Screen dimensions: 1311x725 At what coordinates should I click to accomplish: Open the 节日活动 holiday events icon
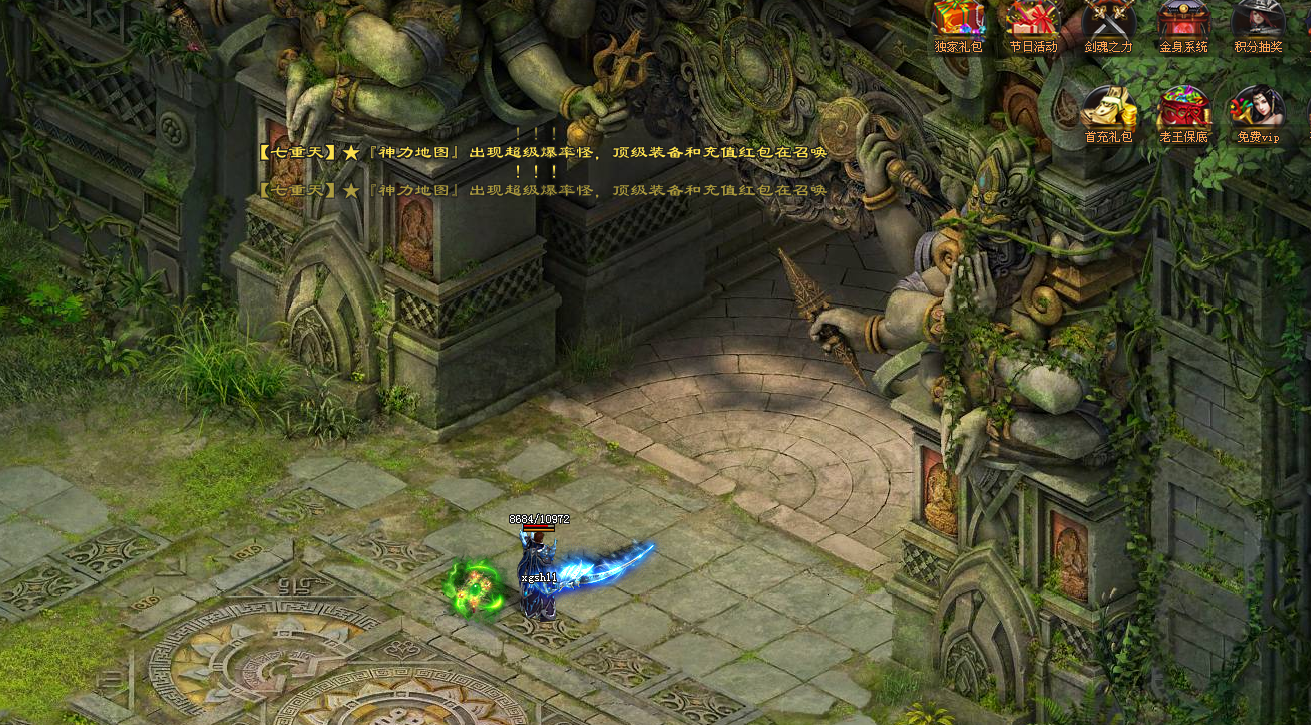point(1033,22)
